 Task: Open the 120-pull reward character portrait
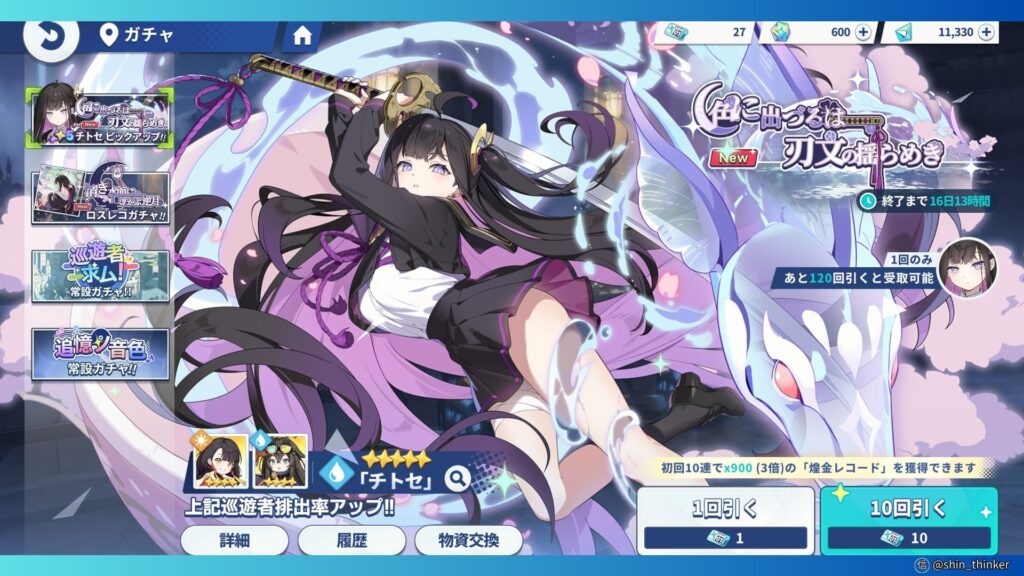click(x=967, y=269)
